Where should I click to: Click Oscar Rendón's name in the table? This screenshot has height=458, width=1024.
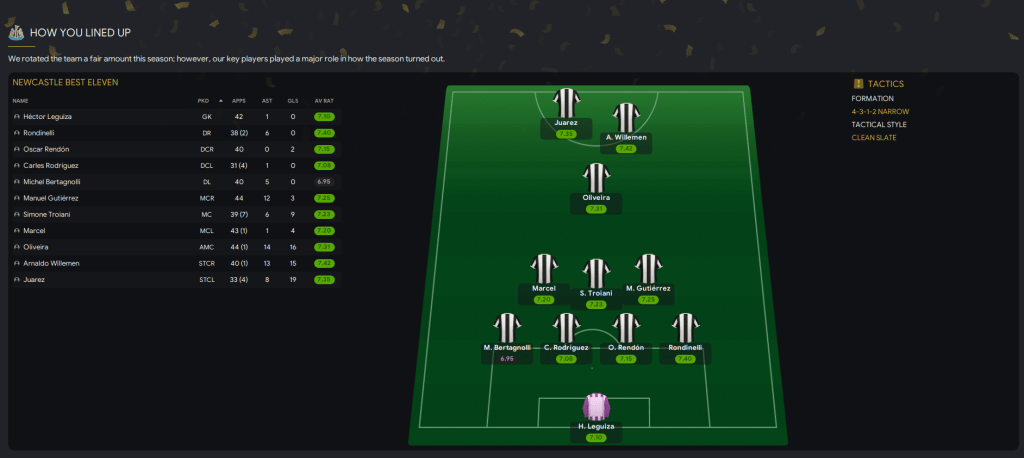click(x=46, y=149)
